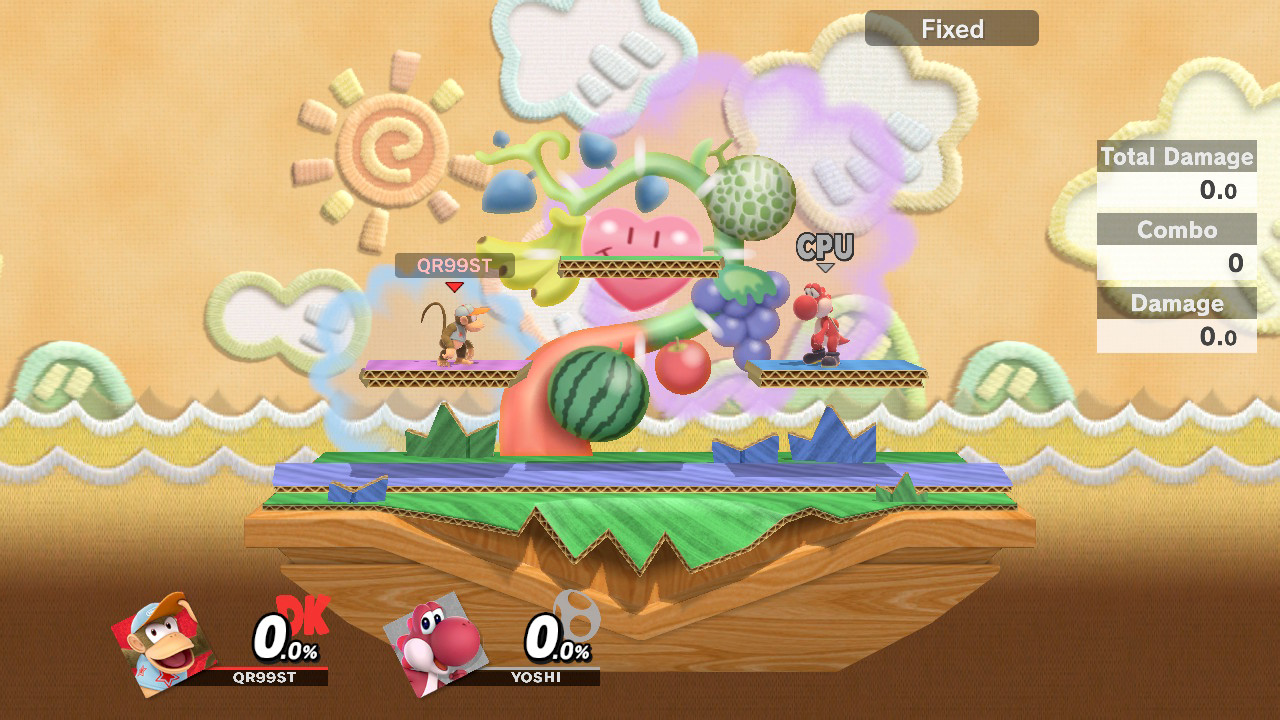1280x720 pixels.
Task: Open the Fixed camera mode dropdown
Action: [x=950, y=28]
